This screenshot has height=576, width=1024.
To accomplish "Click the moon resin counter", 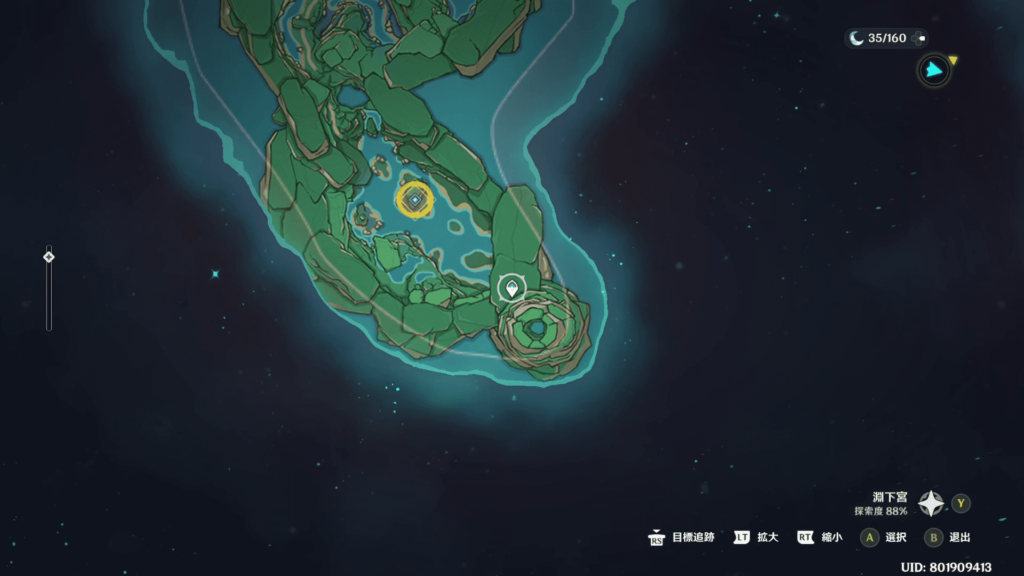I will click(878, 38).
